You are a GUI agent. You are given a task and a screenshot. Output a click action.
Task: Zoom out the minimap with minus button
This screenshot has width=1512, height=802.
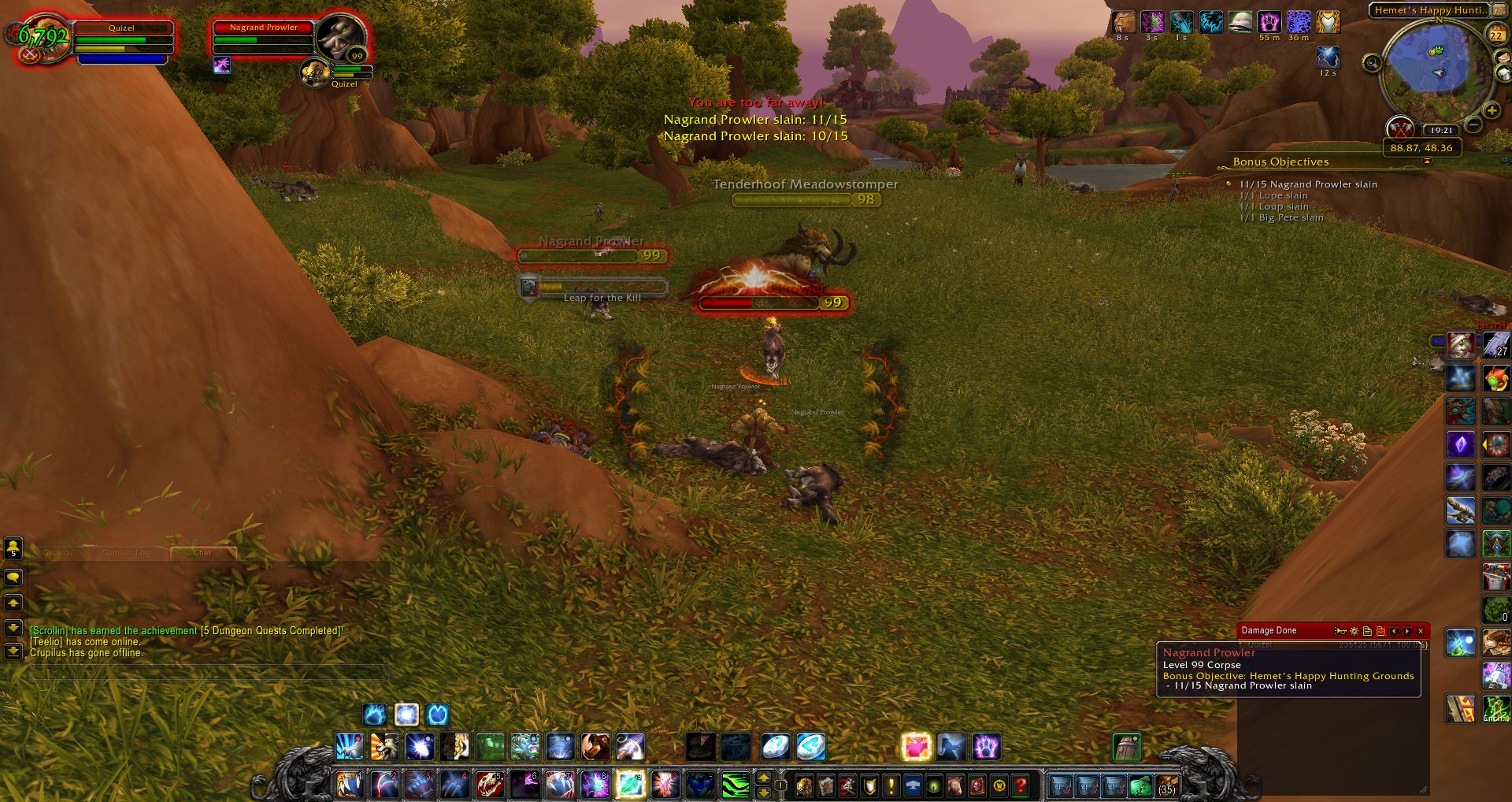click(1474, 125)
